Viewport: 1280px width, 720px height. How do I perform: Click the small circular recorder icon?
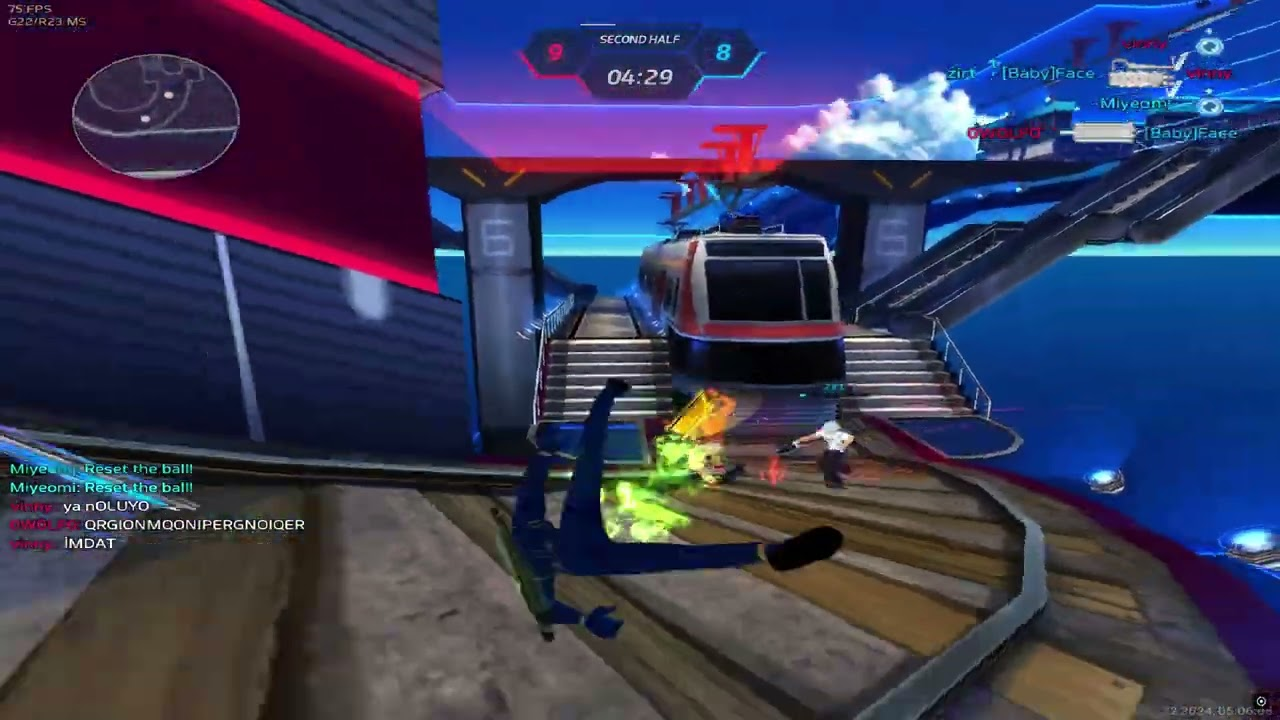[1261, 702]
